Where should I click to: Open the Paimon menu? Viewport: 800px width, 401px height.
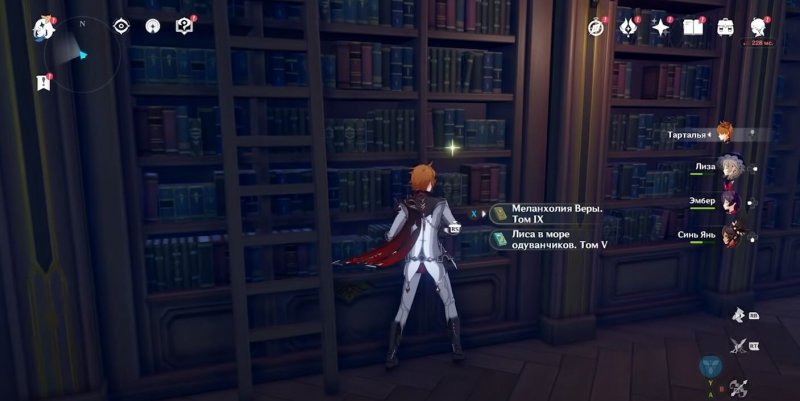[x=42, y=26]
